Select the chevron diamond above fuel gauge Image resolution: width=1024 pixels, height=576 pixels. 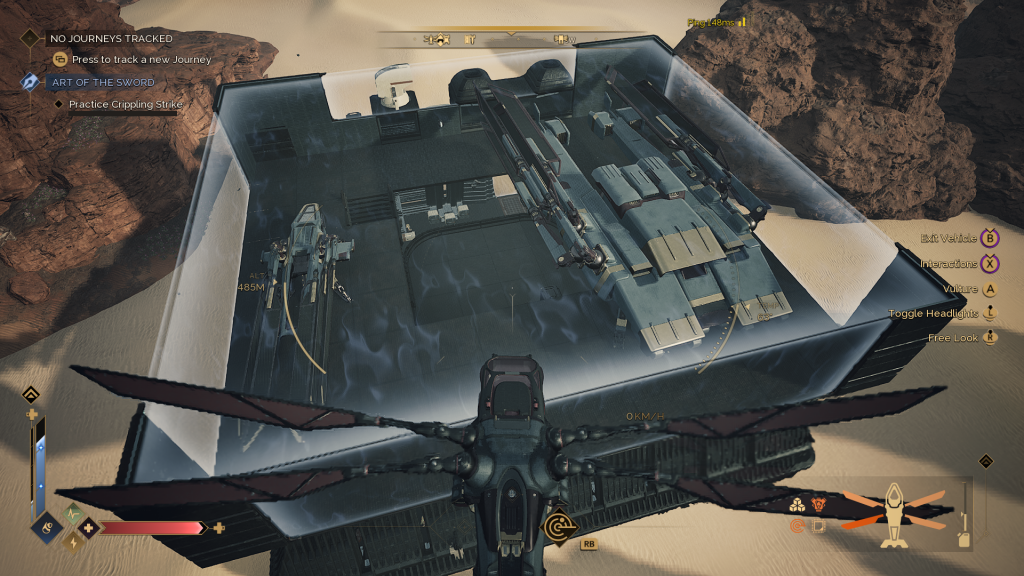point(985,461)
